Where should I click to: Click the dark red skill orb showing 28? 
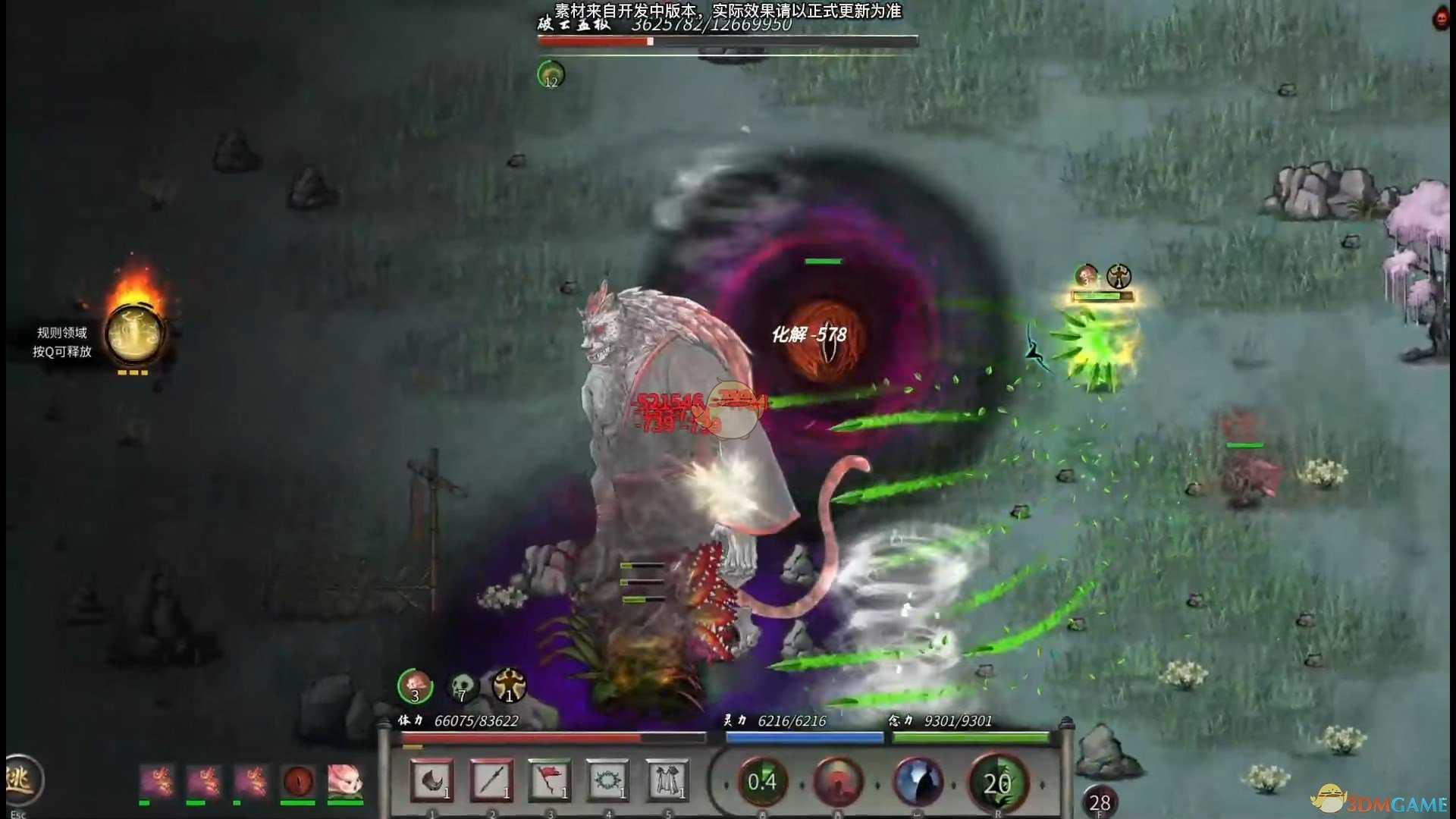coord(1100,802)
